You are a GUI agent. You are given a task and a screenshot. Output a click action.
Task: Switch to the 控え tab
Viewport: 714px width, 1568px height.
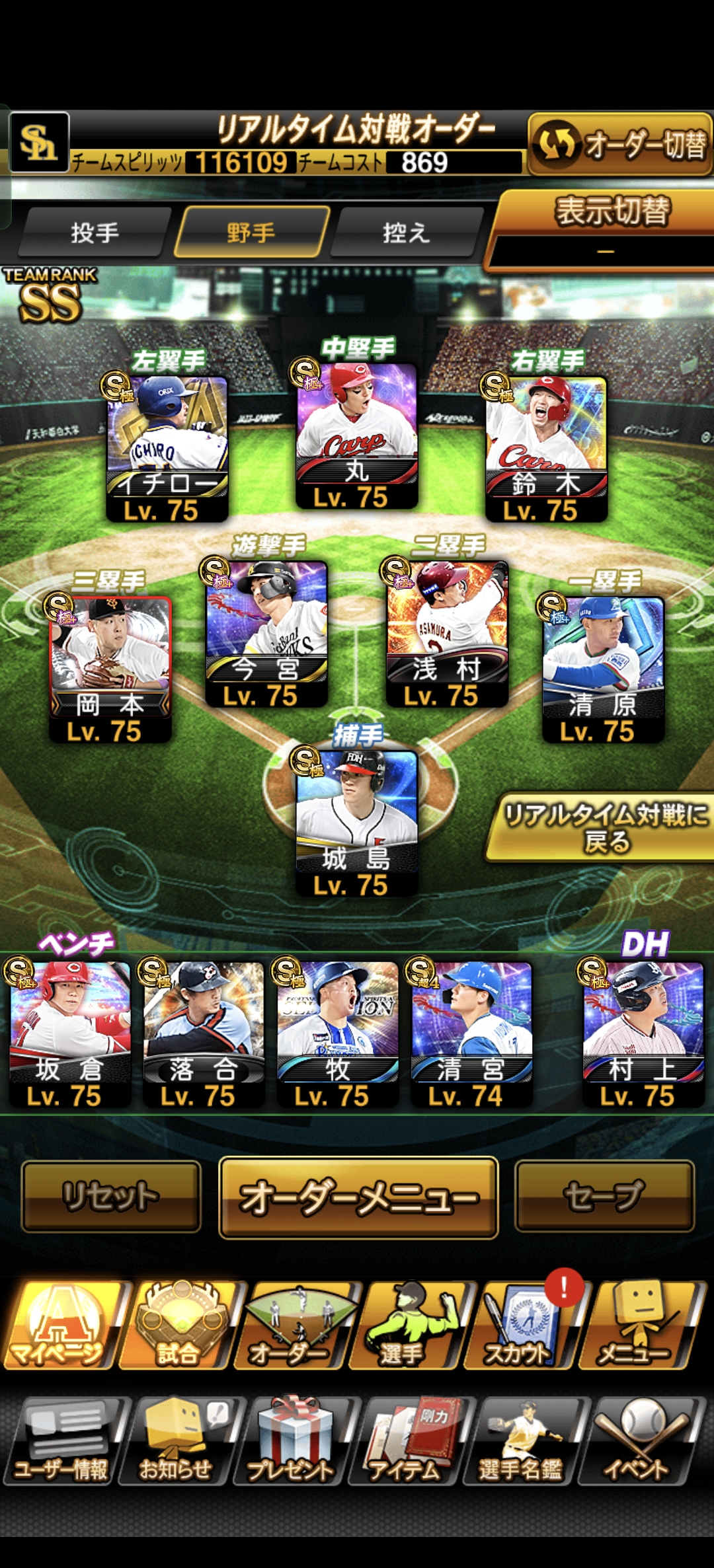pyautogui.click(x=406, y=233)
